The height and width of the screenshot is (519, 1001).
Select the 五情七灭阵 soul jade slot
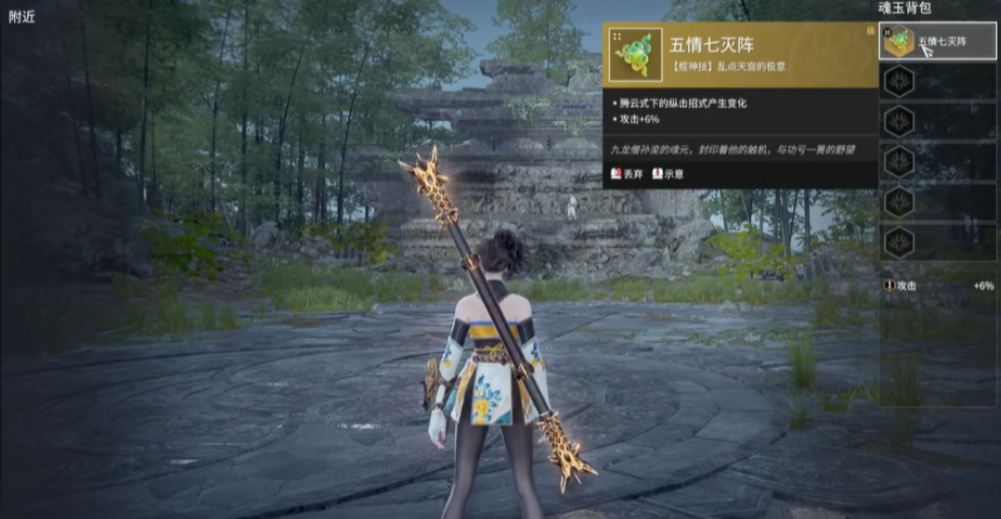[x=937, y=42]
